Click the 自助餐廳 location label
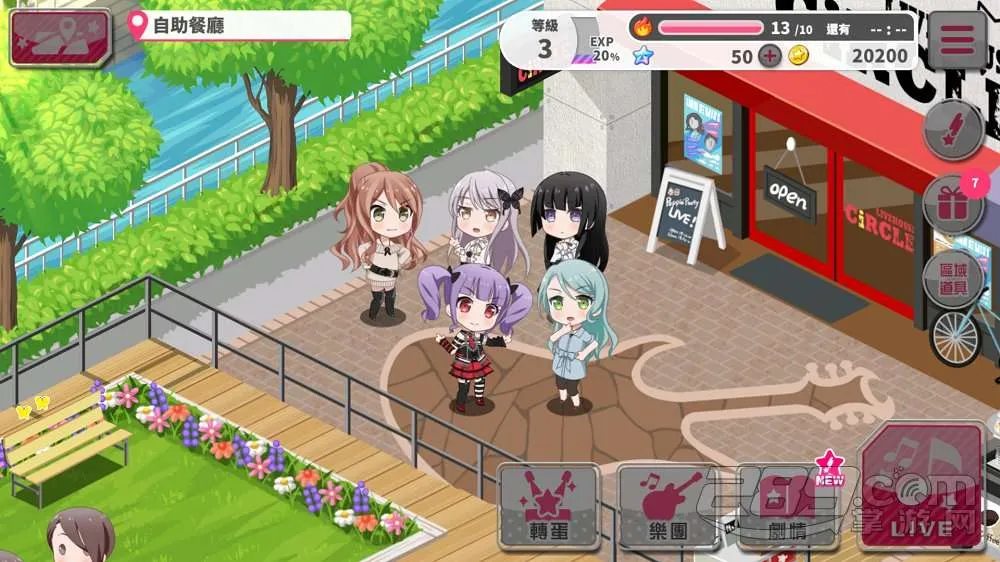 click(240, 26)
